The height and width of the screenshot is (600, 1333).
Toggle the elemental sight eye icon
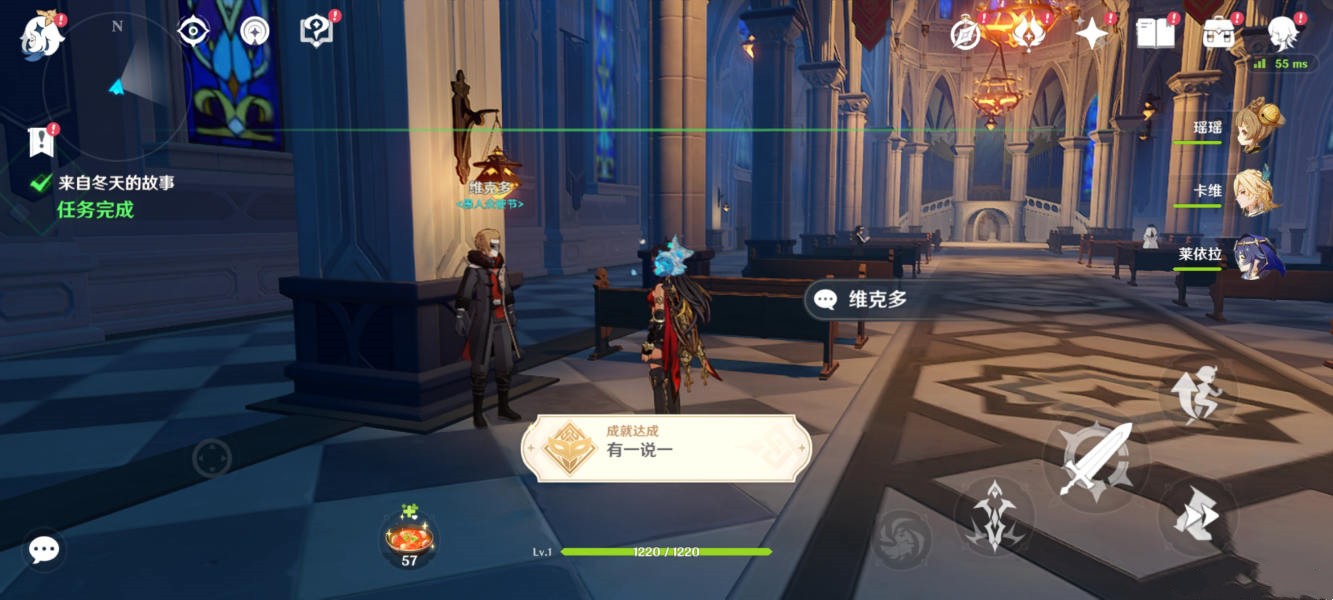click(x=192, y=32)
